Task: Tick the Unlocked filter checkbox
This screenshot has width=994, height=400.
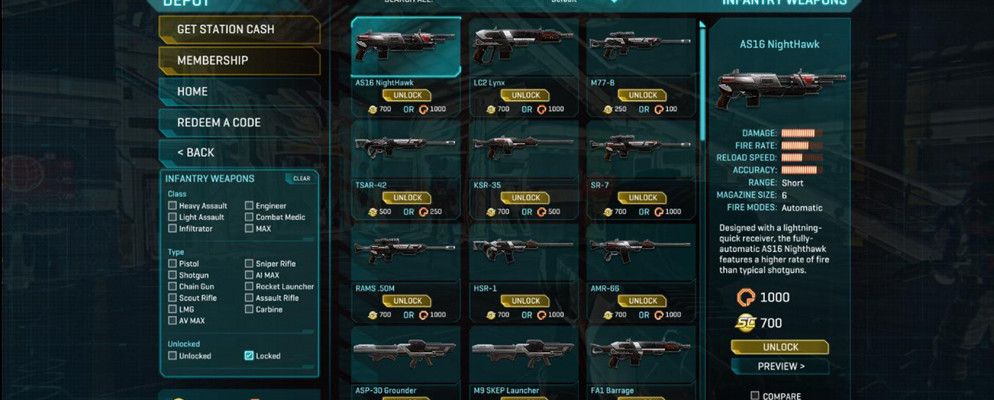Action: [173, 356]
